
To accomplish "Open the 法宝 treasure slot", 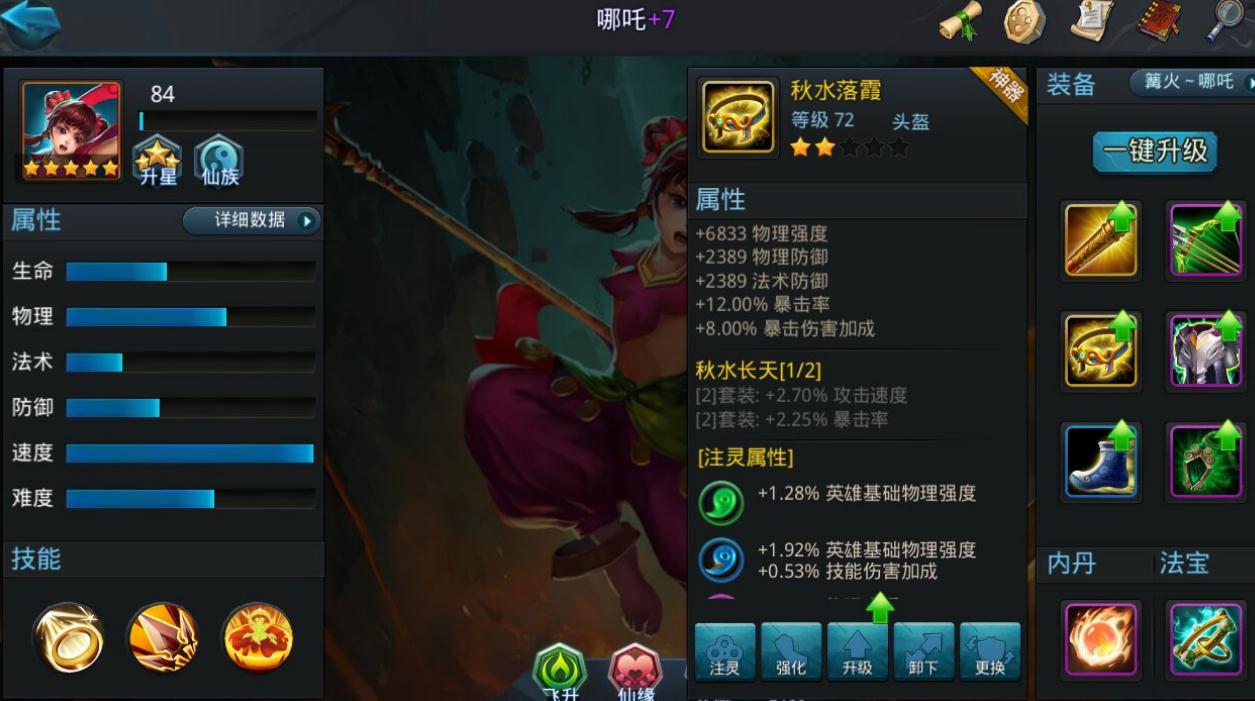I will 1205,638.
